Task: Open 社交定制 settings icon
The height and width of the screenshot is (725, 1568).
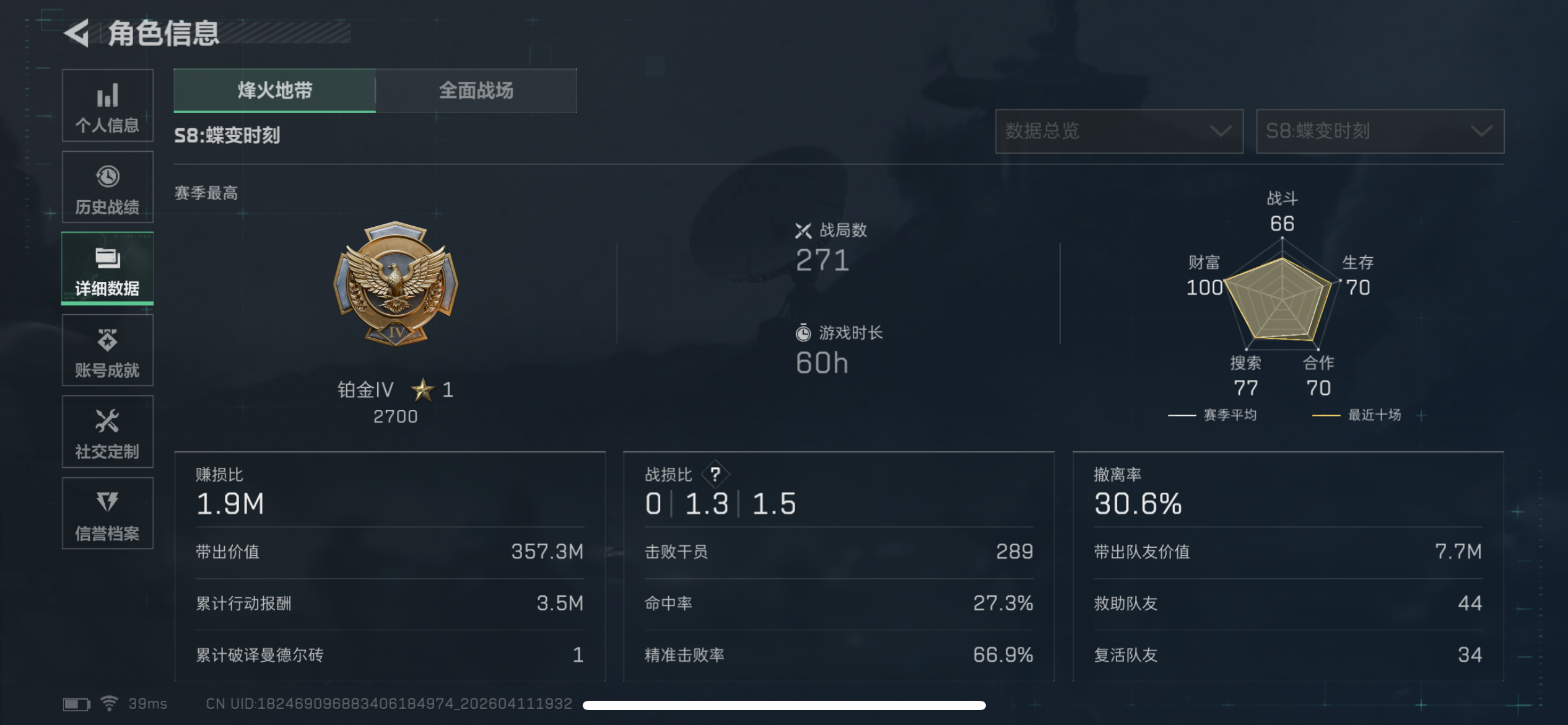Action: pos(107,432)
